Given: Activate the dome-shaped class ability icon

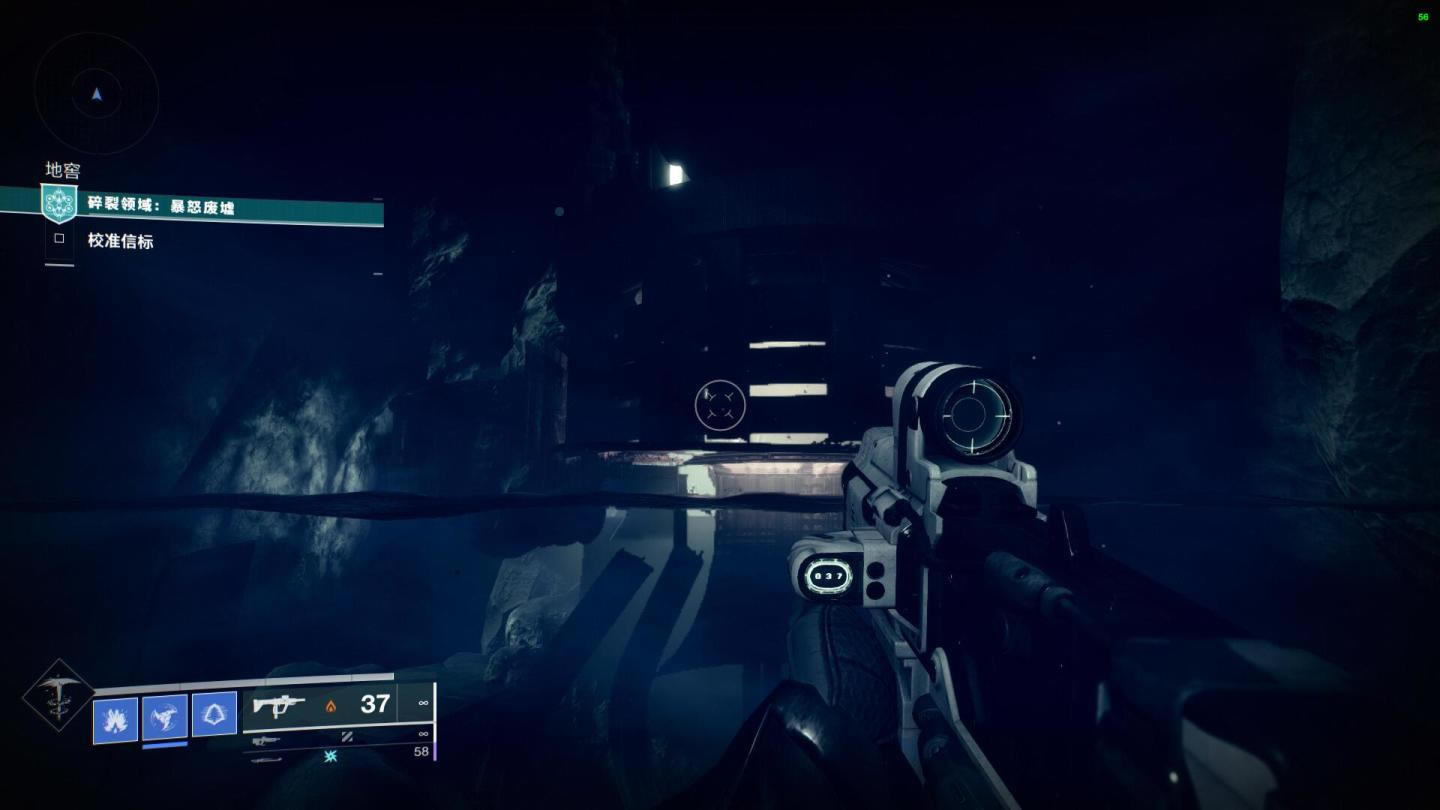Looking at the screenshot, I should [x=214, y=714].
